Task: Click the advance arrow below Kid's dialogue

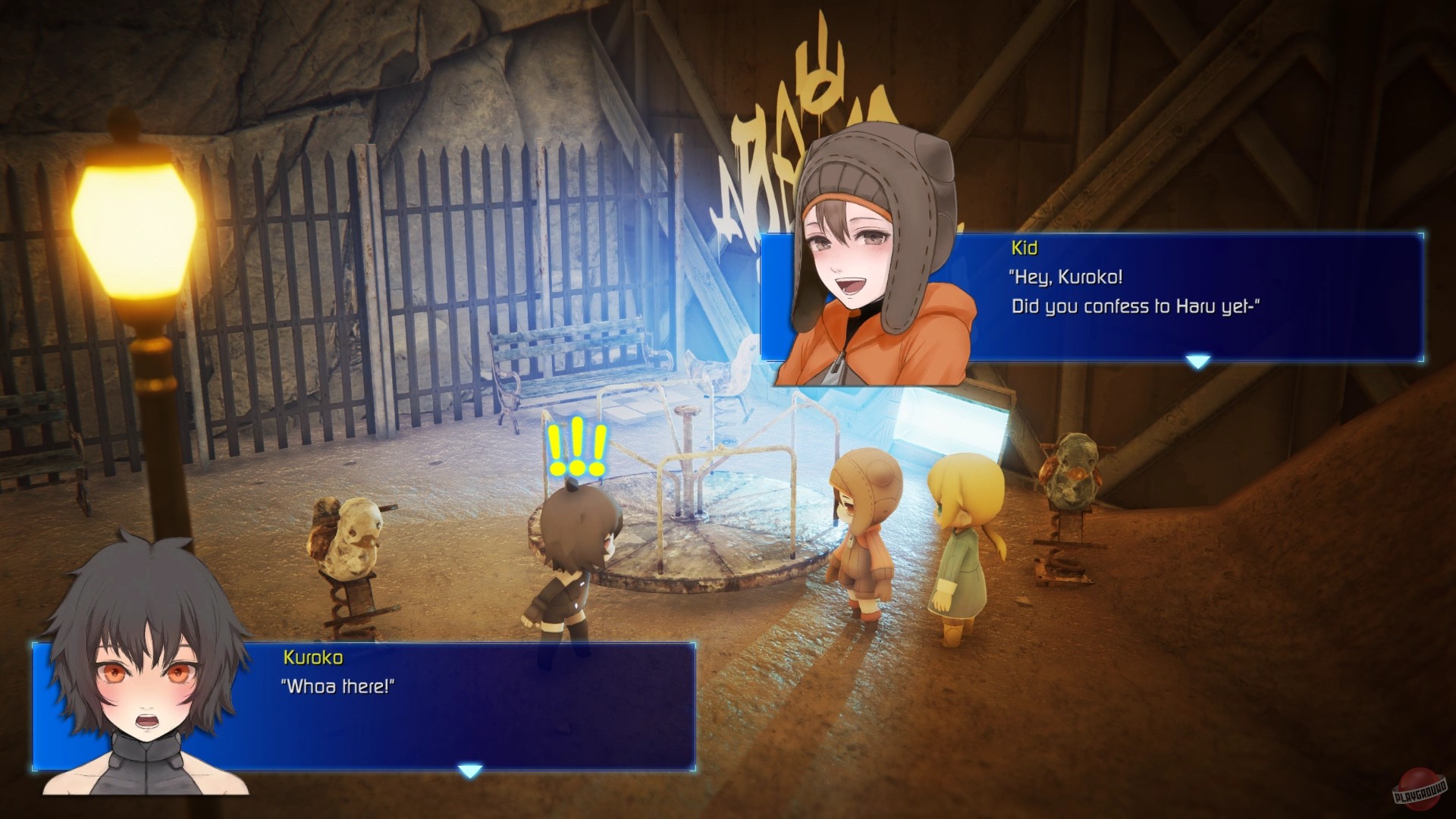Action: (1197, 362)
